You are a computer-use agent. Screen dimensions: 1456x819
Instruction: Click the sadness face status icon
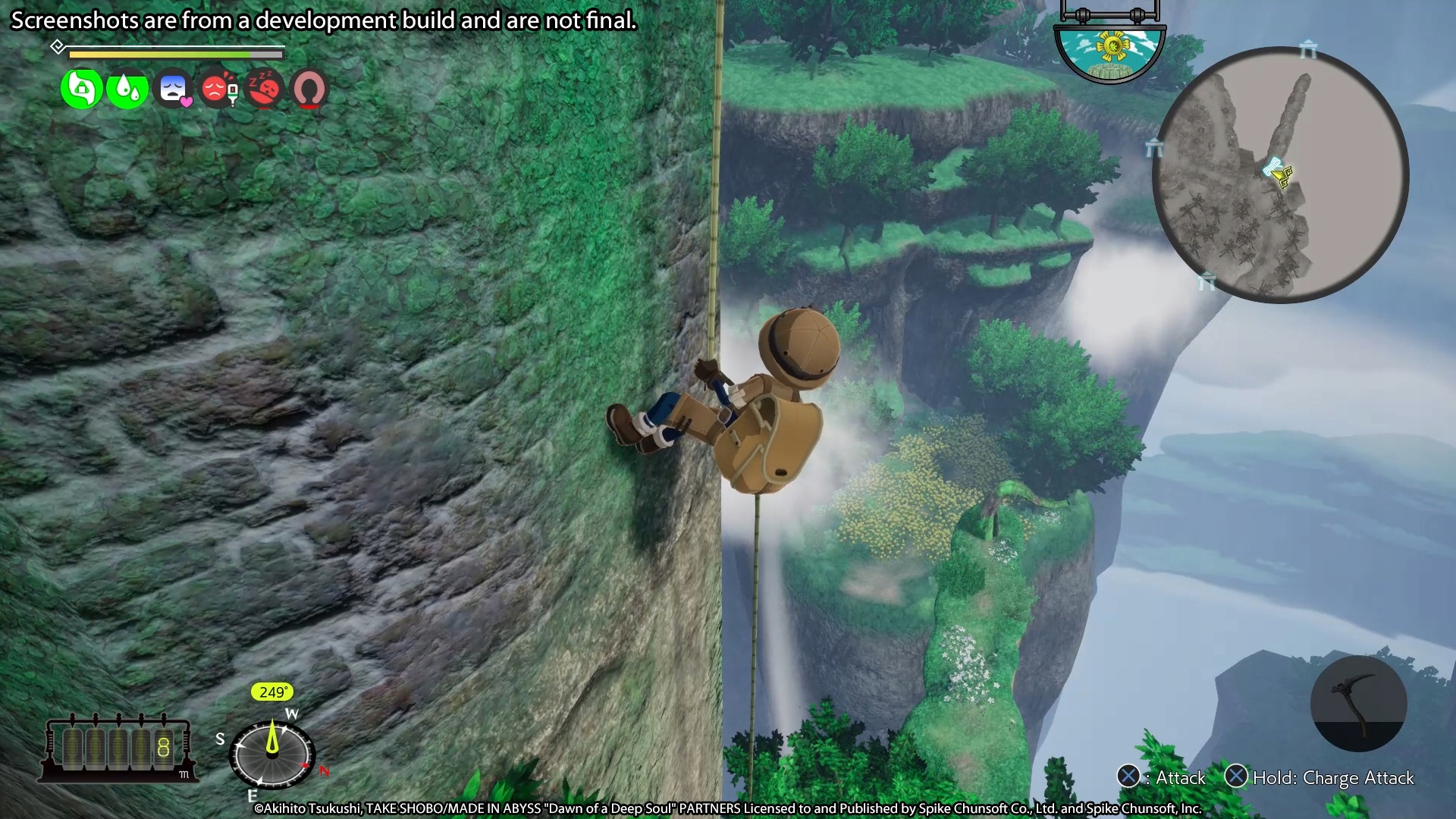point(174,89)
